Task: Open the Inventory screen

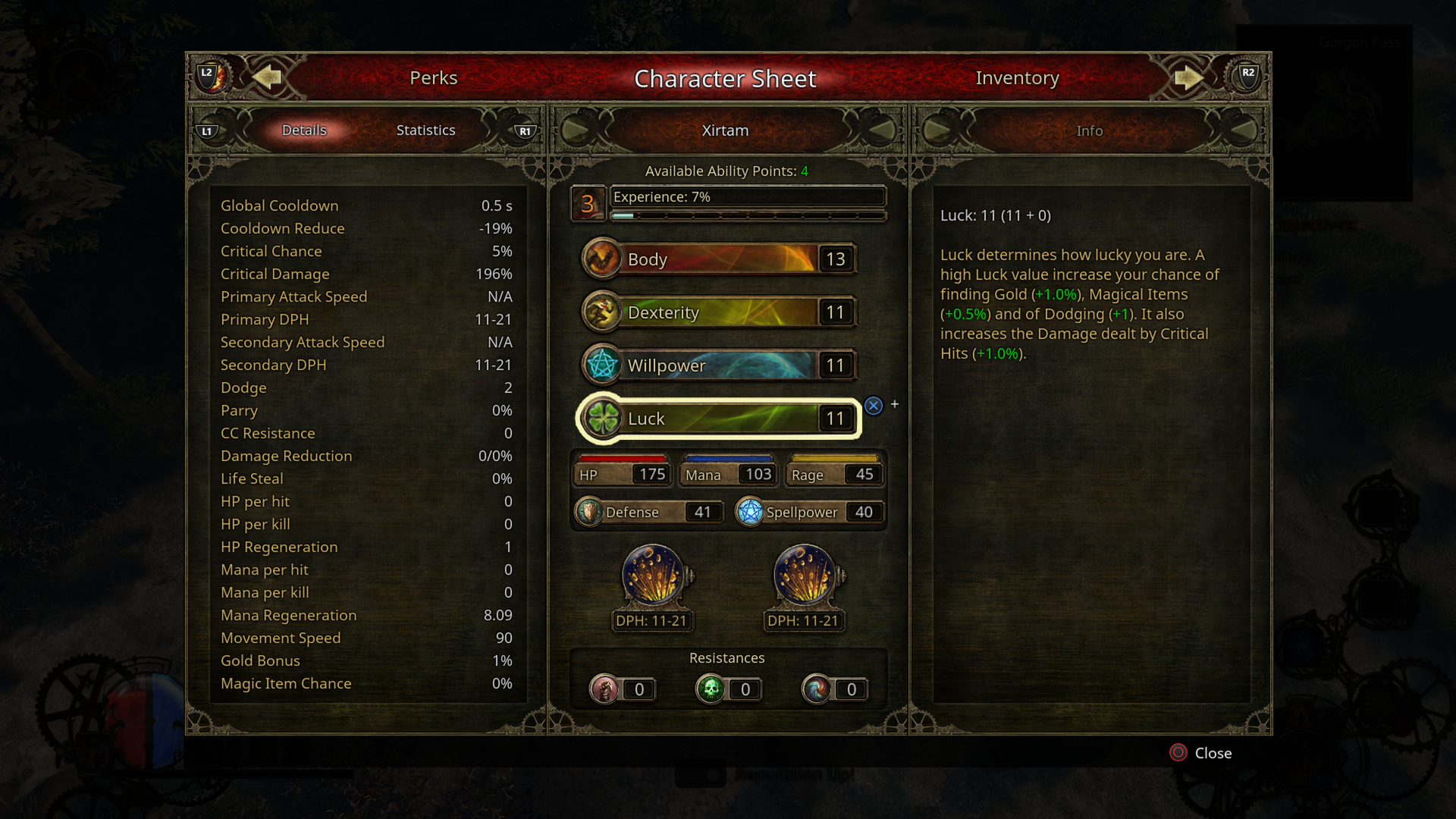Action: coord(1018,77)
